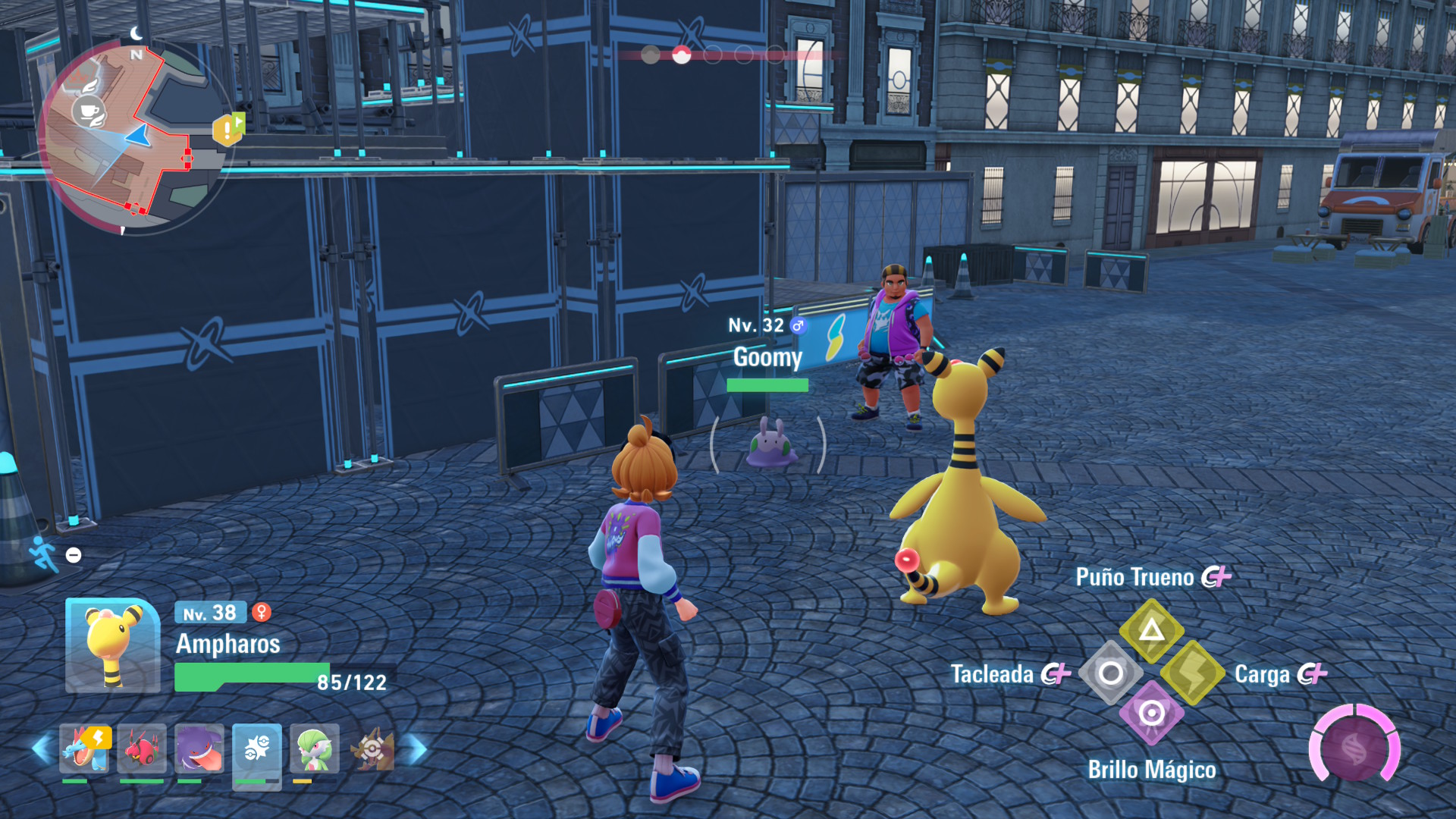
Task: Switch to the red Vivillon party slot
Action: coord(142,748)
